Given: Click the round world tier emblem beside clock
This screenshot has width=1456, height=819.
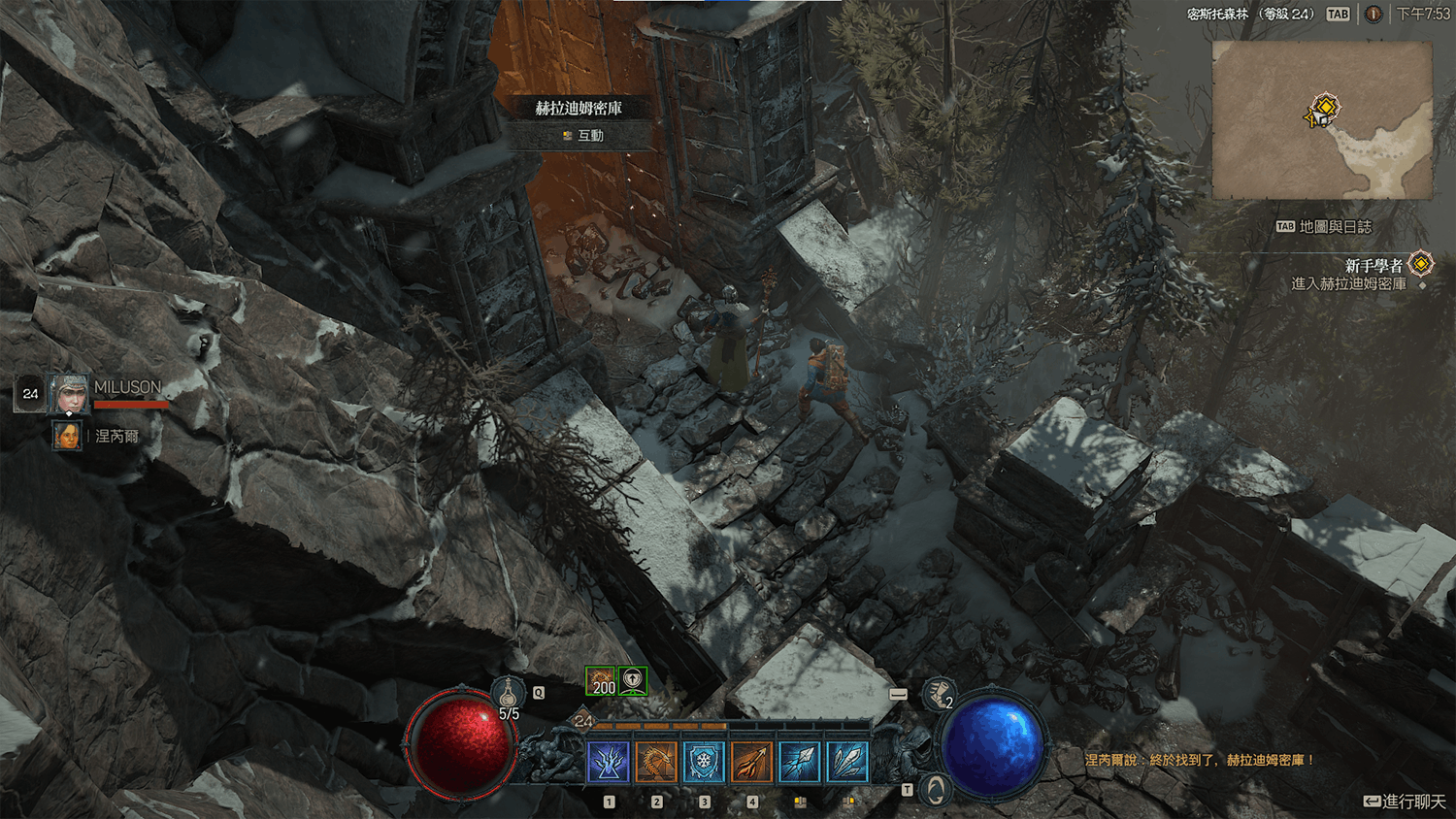Looking at the screenshot, I should click(x=1373, y=14).
